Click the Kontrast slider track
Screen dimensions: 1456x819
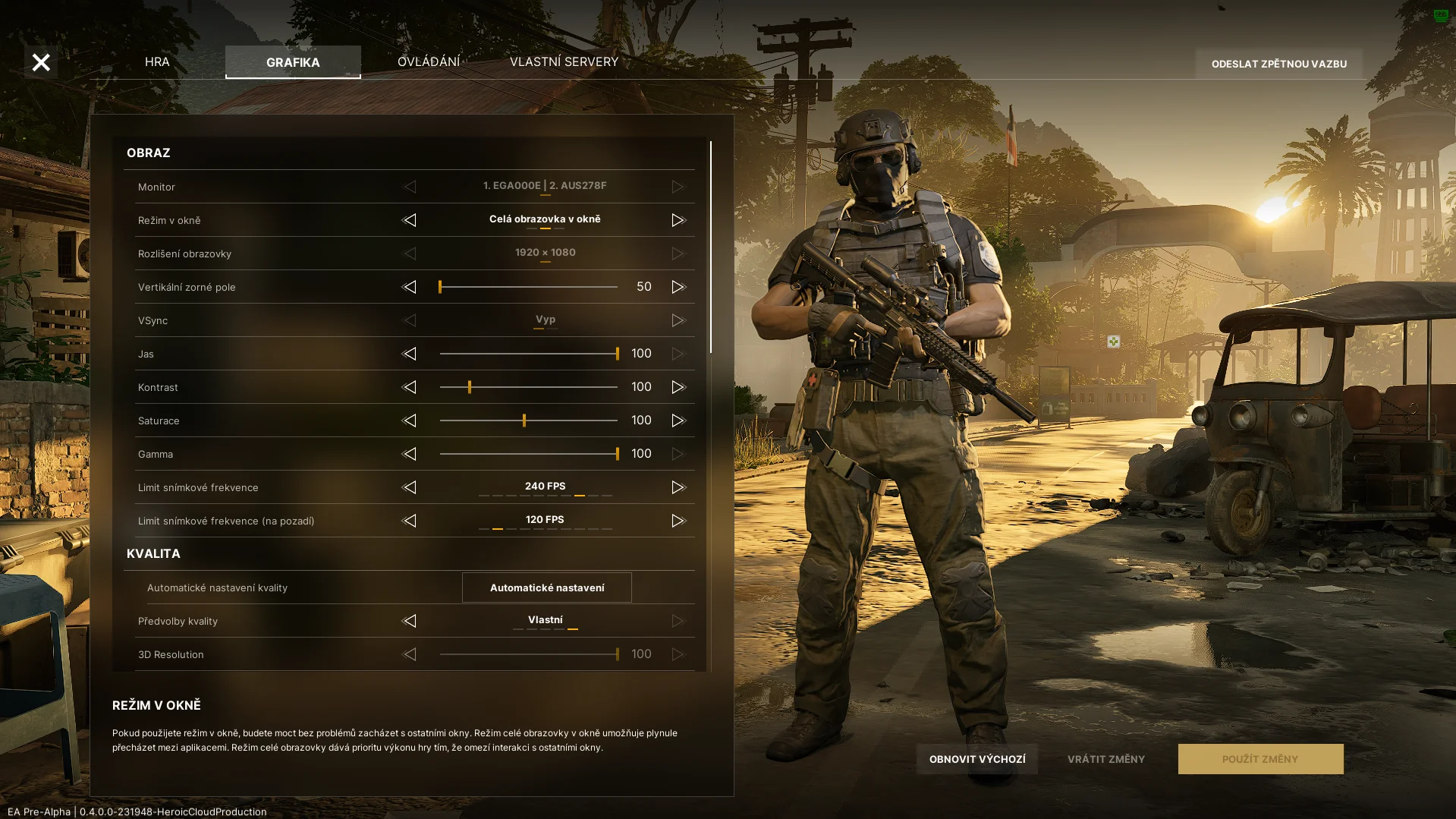point(528,387)
